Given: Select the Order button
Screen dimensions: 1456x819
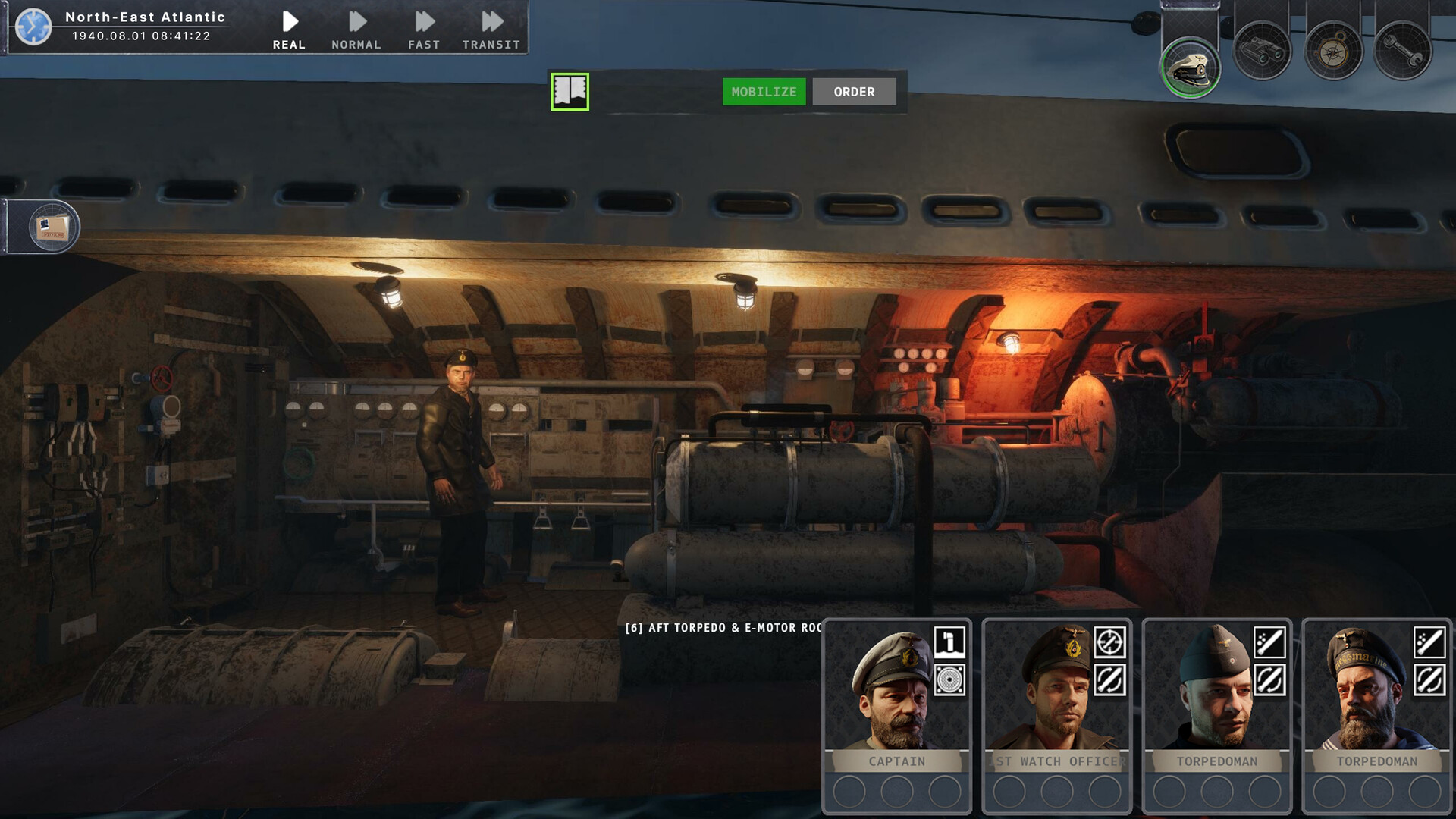Looking at the screenshot, I should click(x=854, y=92).
